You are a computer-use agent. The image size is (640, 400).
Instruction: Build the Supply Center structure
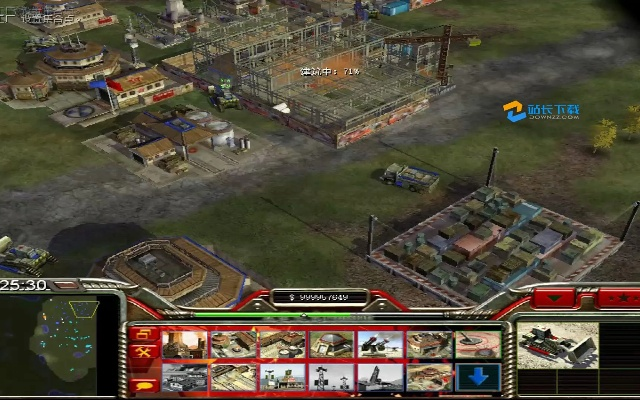[x=282, y=344]
